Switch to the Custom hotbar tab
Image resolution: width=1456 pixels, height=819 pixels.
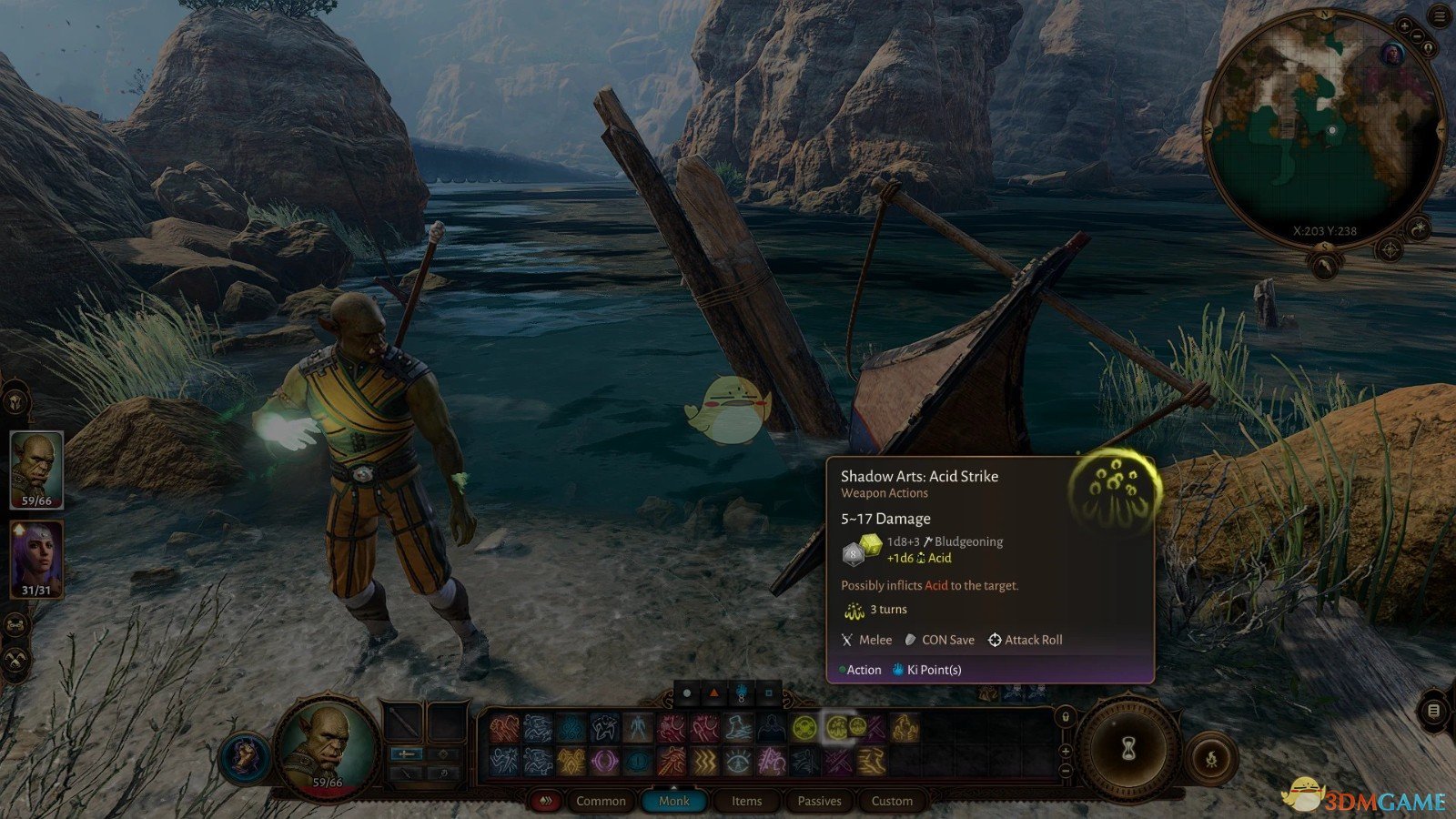(x=892, y=801)
